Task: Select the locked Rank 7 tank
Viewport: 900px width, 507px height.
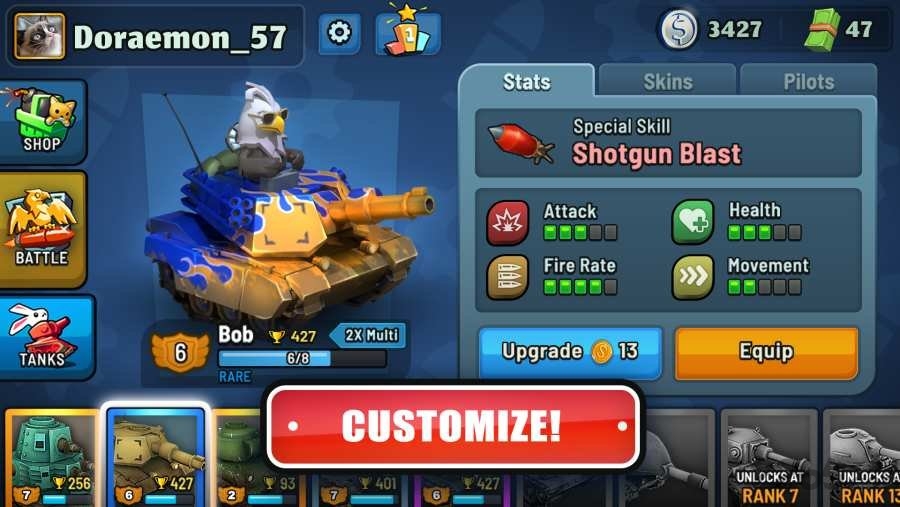Action: click(x=768, y=458)
